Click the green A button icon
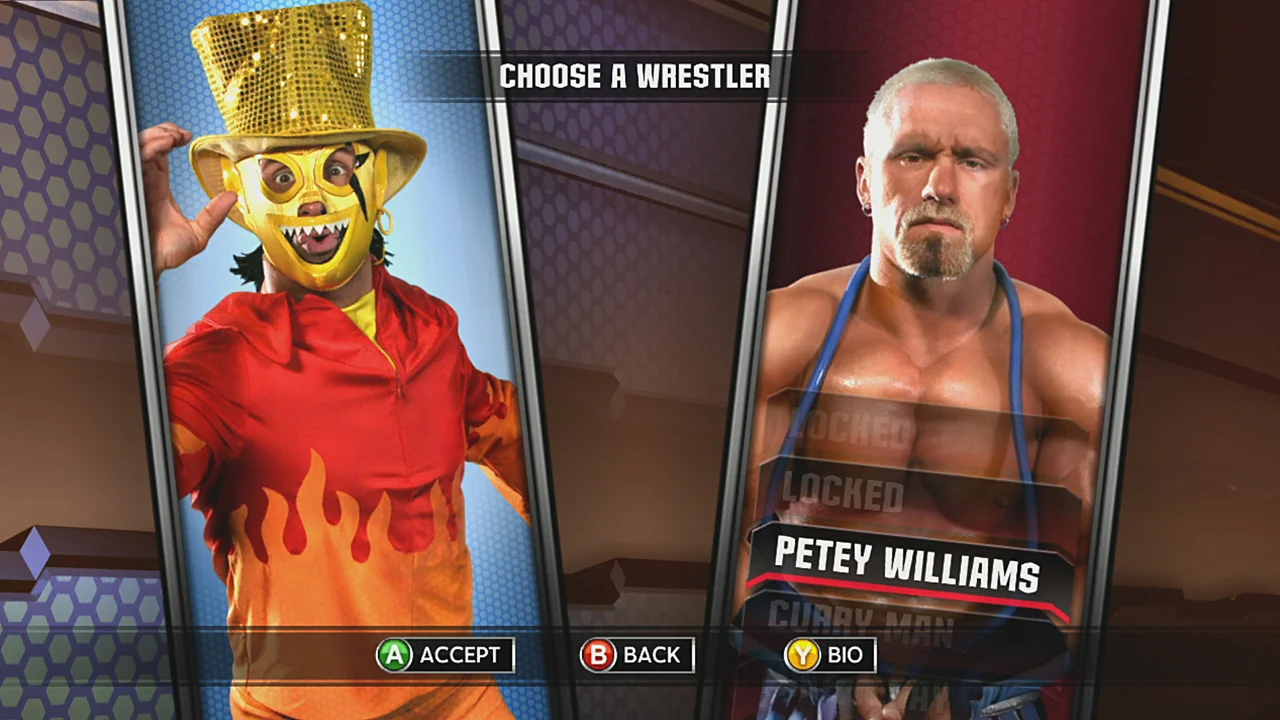This screenshot has height=720, width=1280. [x=394, y=655]
